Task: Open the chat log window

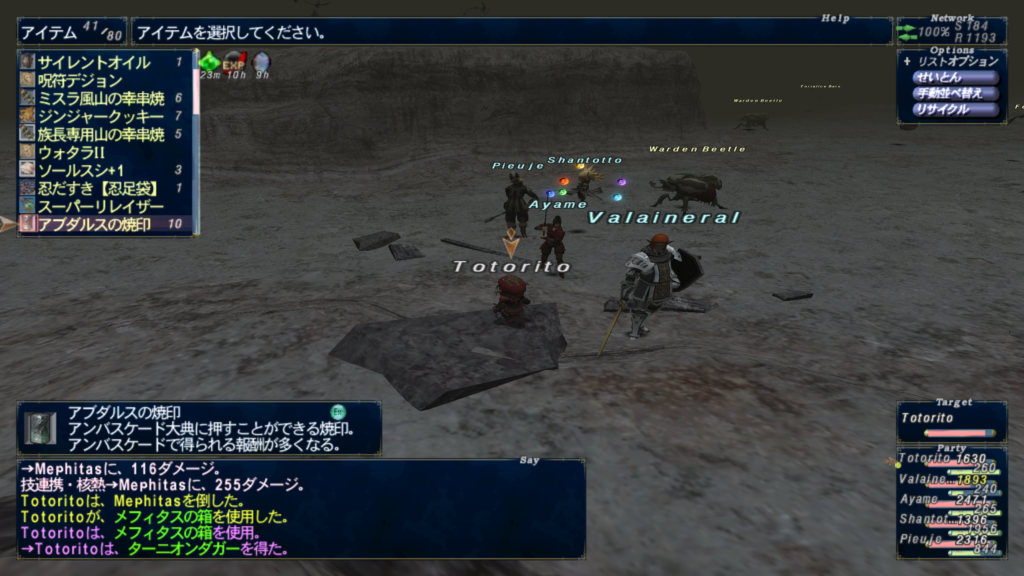Action: coord(300,508)
